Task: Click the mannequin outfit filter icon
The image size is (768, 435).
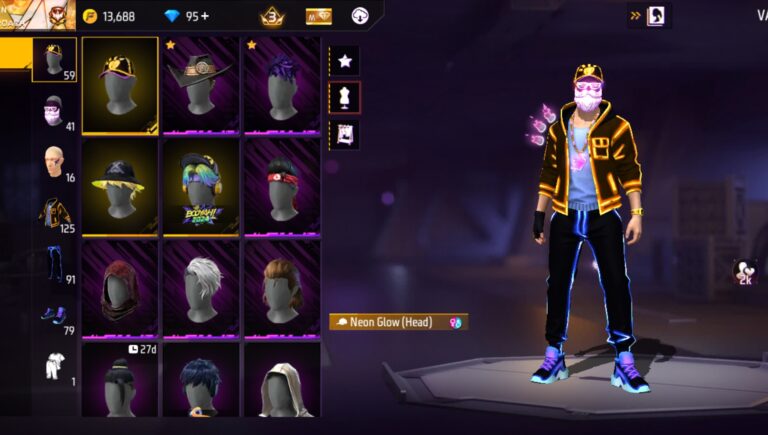Action: click(344, 97)
